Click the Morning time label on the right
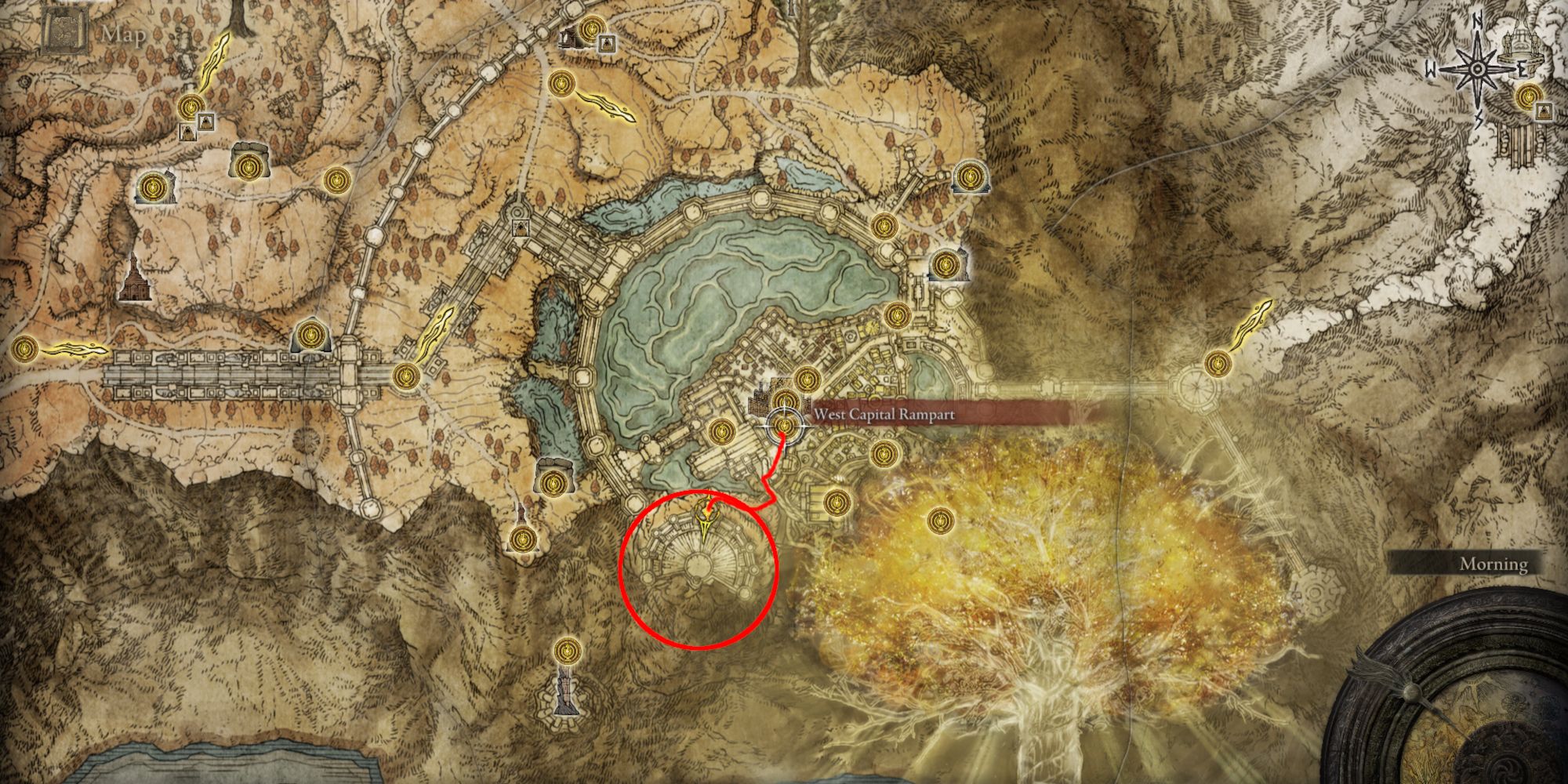Image resolution: width=1568 pixels, height=784 pixels. coord(1494,563)
